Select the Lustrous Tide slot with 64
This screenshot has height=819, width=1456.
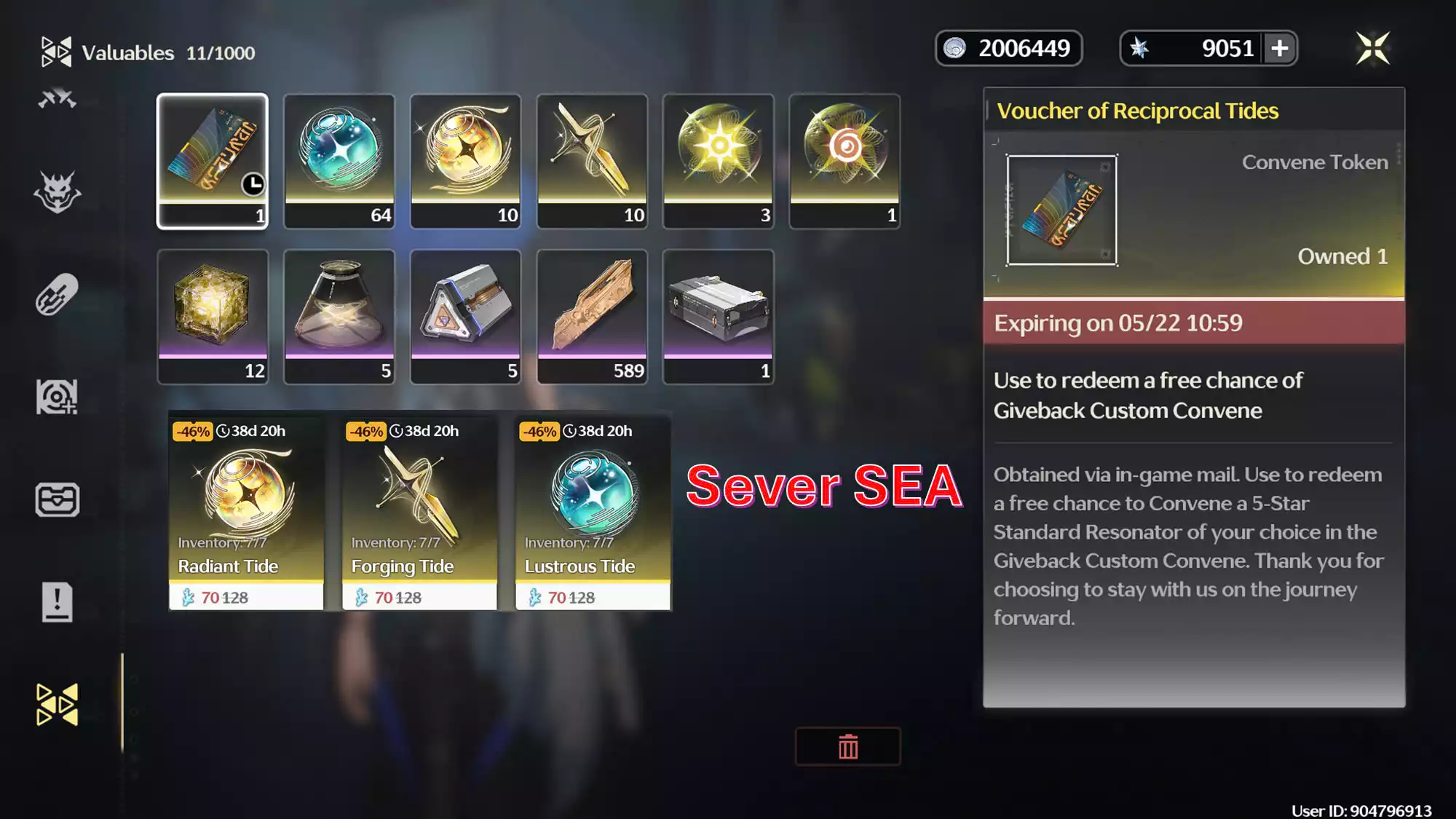point(339,161)
